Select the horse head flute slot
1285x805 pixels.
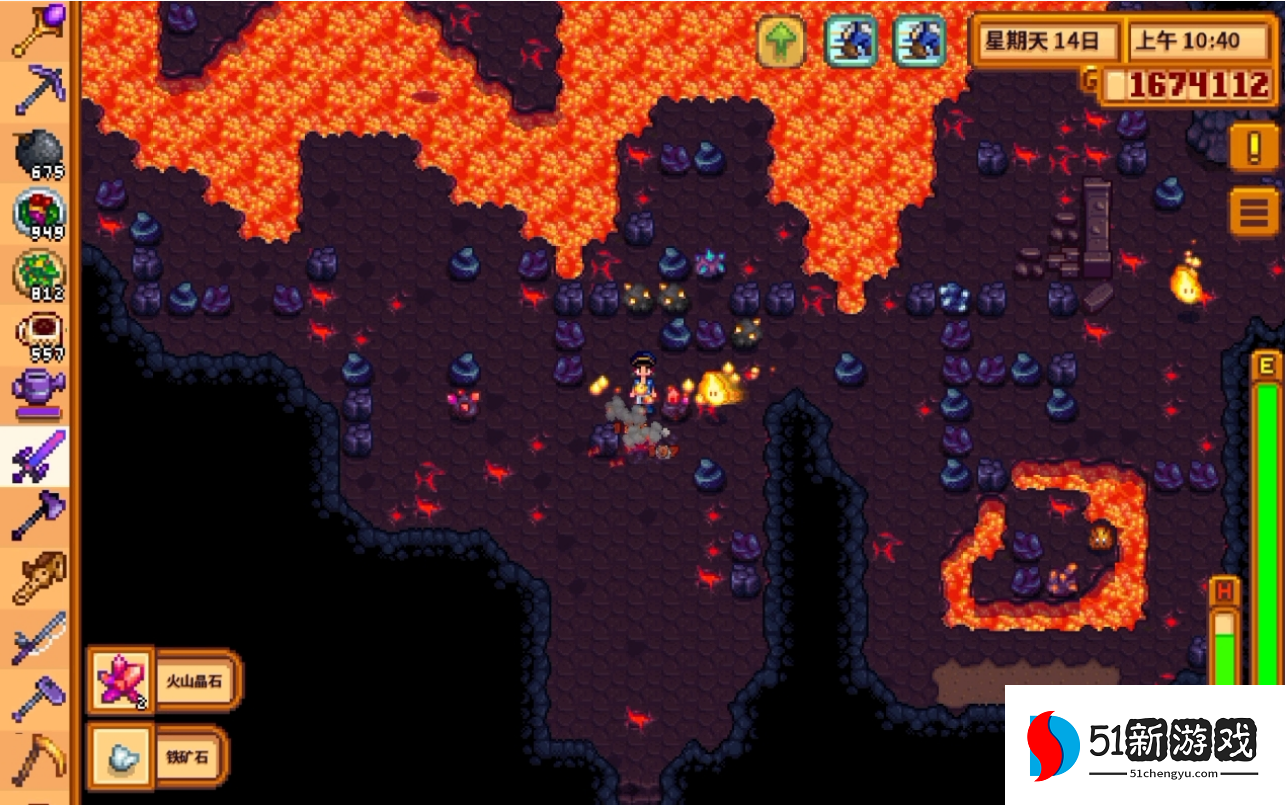coord(38,578)
